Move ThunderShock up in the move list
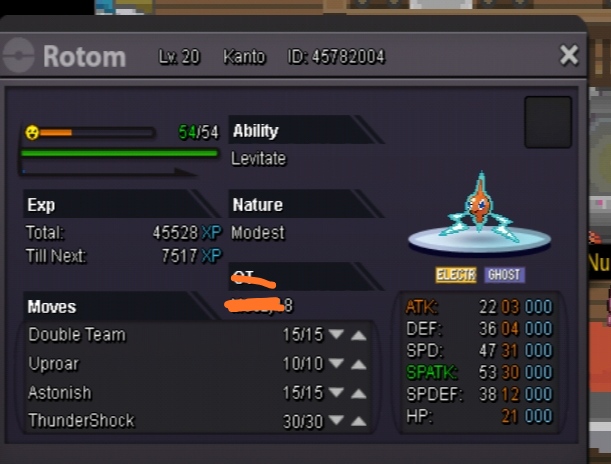 point(358,422)
